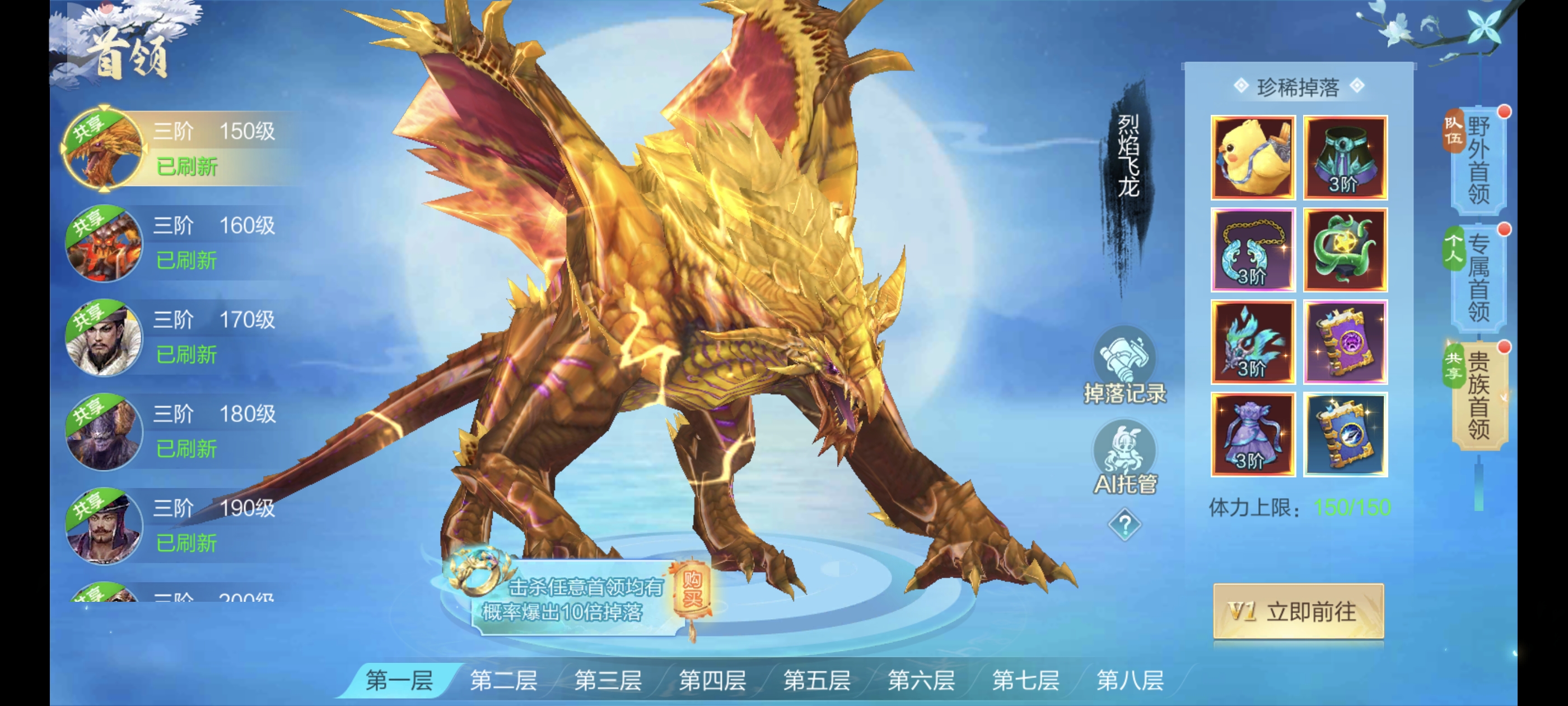This screenshot has width=1568, height=706.
Task: Switch to 专属首领 tab
Action: pos(1478,278)
